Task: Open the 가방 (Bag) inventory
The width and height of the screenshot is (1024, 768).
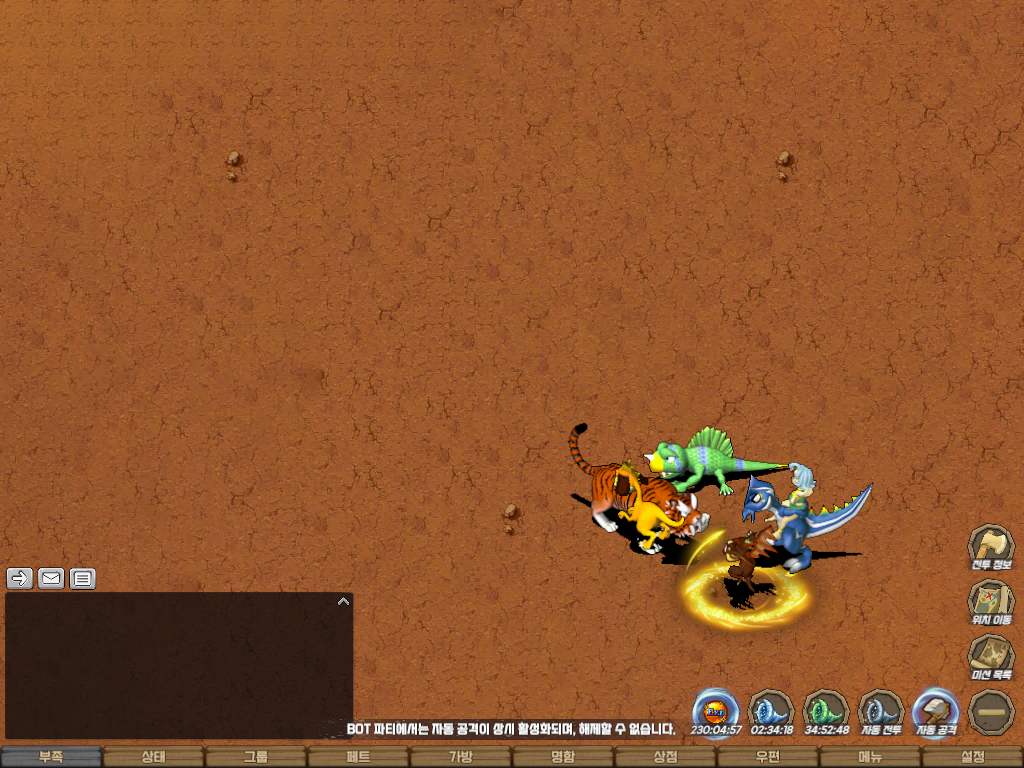Action: click(x=460, y=757)
